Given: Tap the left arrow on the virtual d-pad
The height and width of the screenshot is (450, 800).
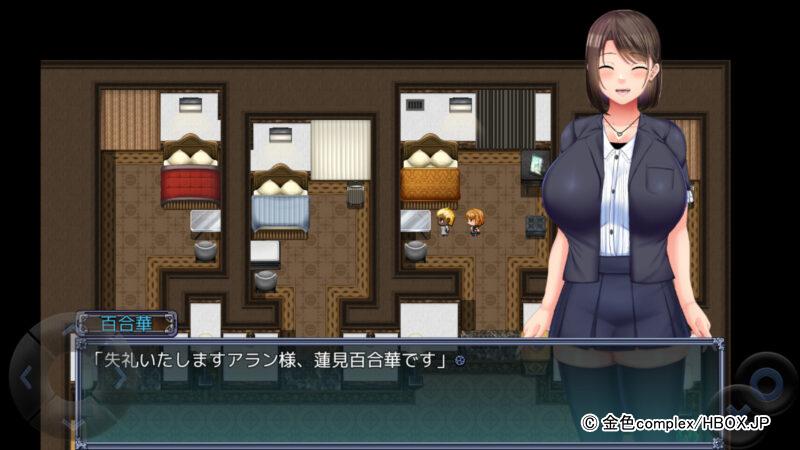Looking at the screenshot, I should click(26, 378).
